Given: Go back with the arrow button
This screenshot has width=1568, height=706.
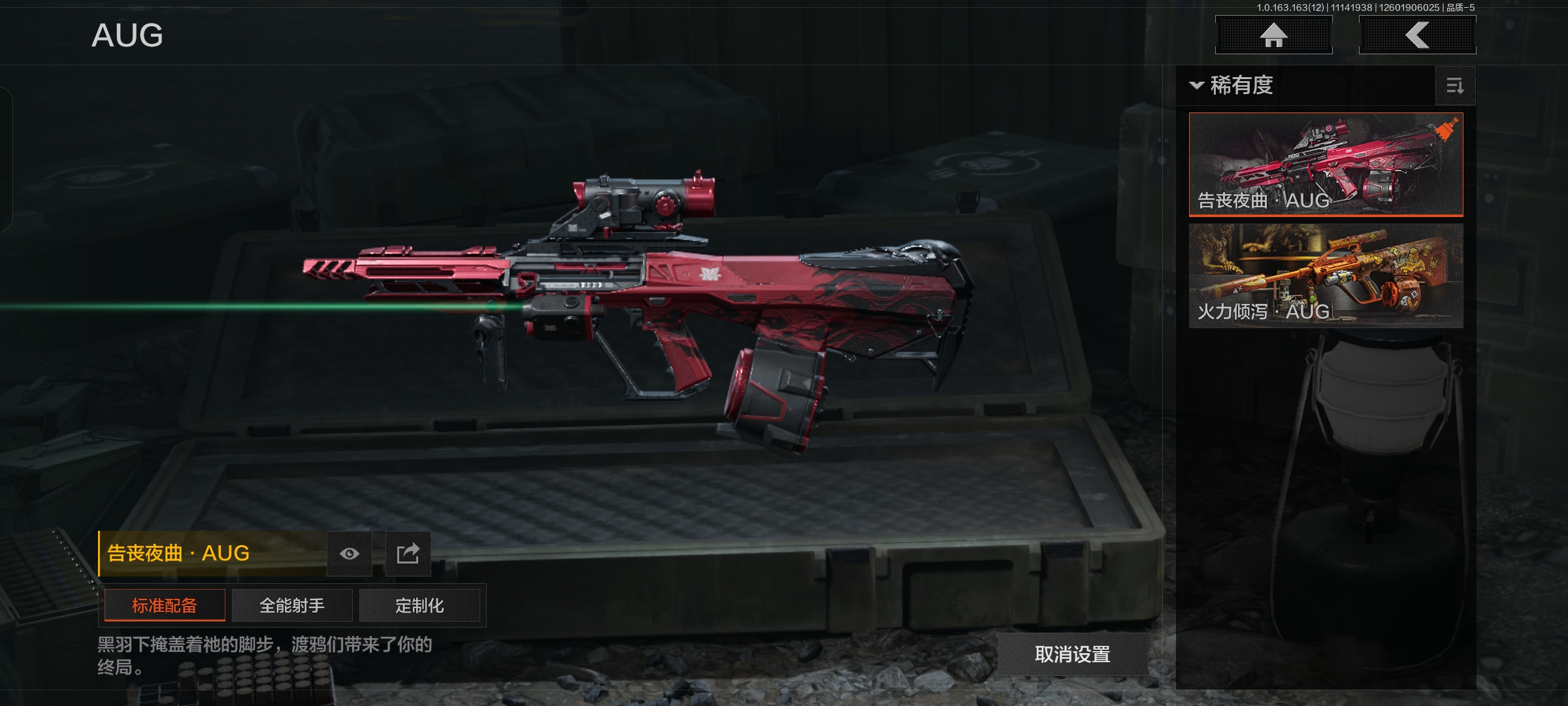Looking at the screenshot, I should [1417, 35].
